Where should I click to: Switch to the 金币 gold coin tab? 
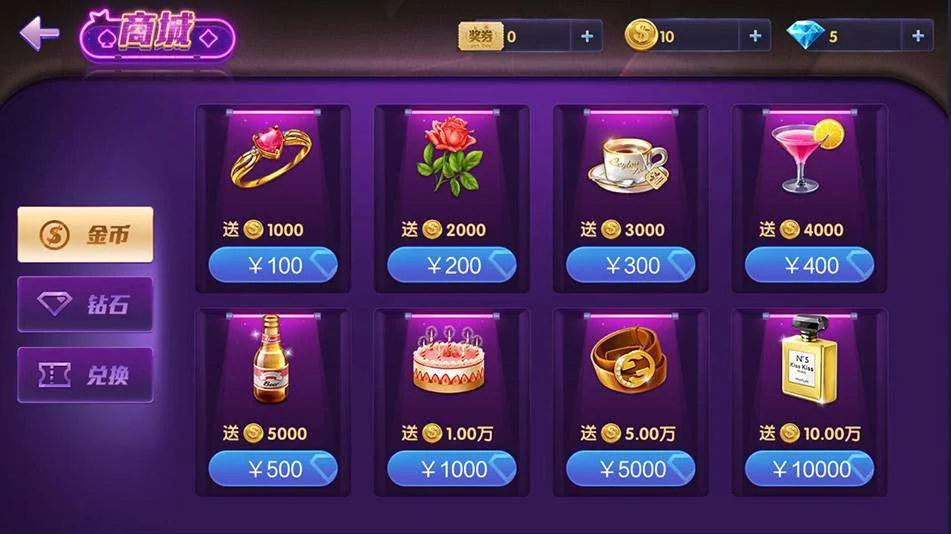pyautogui.click(x=86, y=235)
